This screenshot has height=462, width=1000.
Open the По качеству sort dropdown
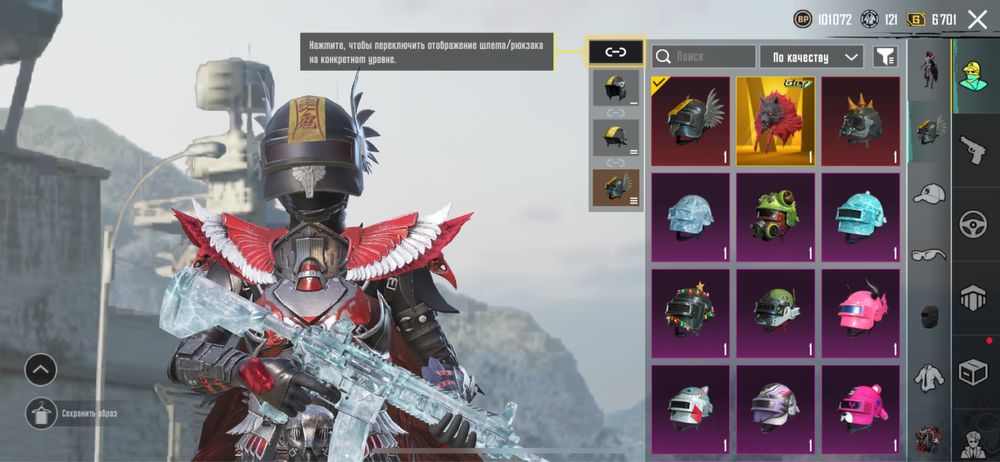click(x=811, y=57)
